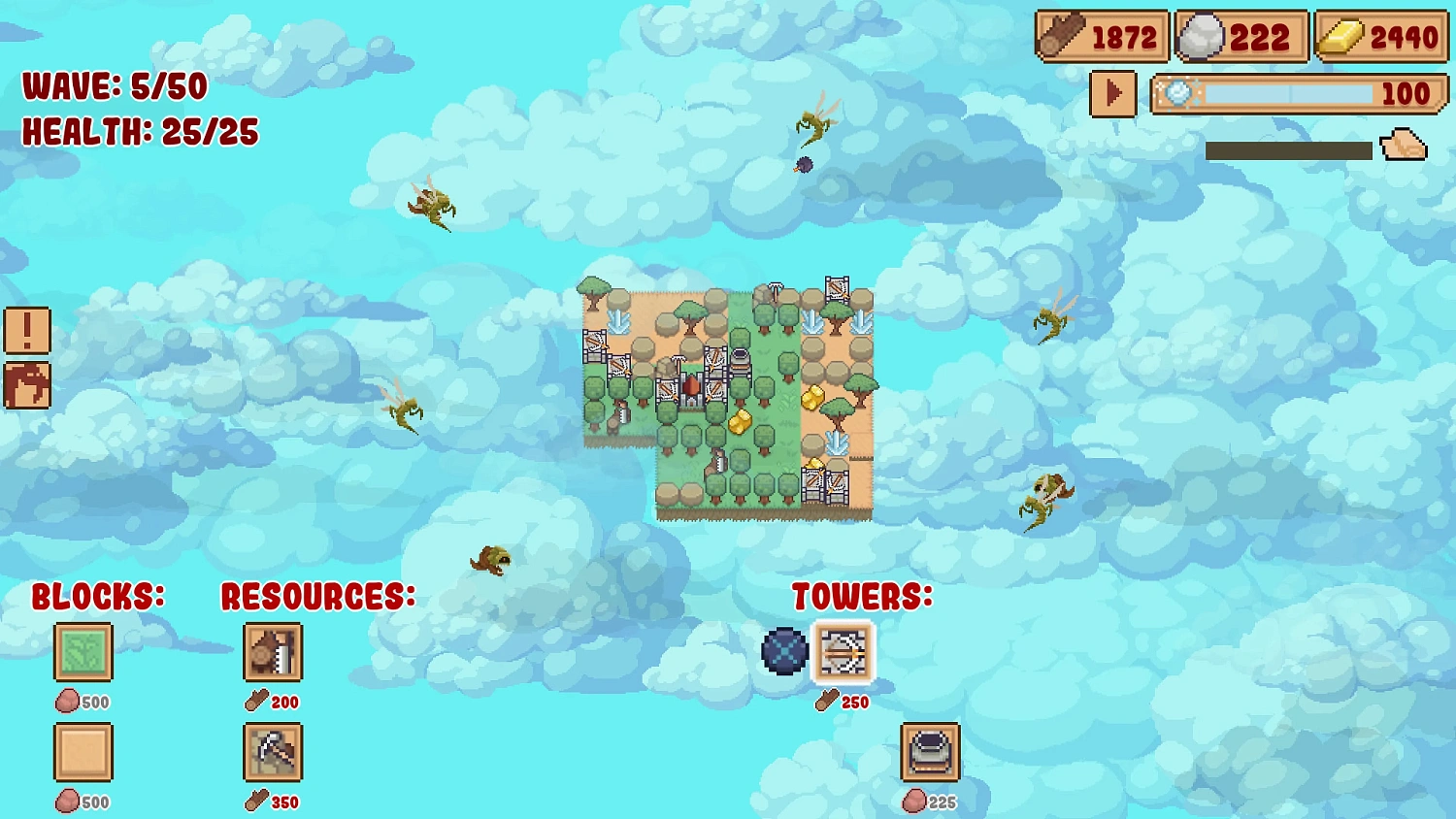
Task: Toggle the highlighted crossbow tower selection
Action: tap(841, 652)
